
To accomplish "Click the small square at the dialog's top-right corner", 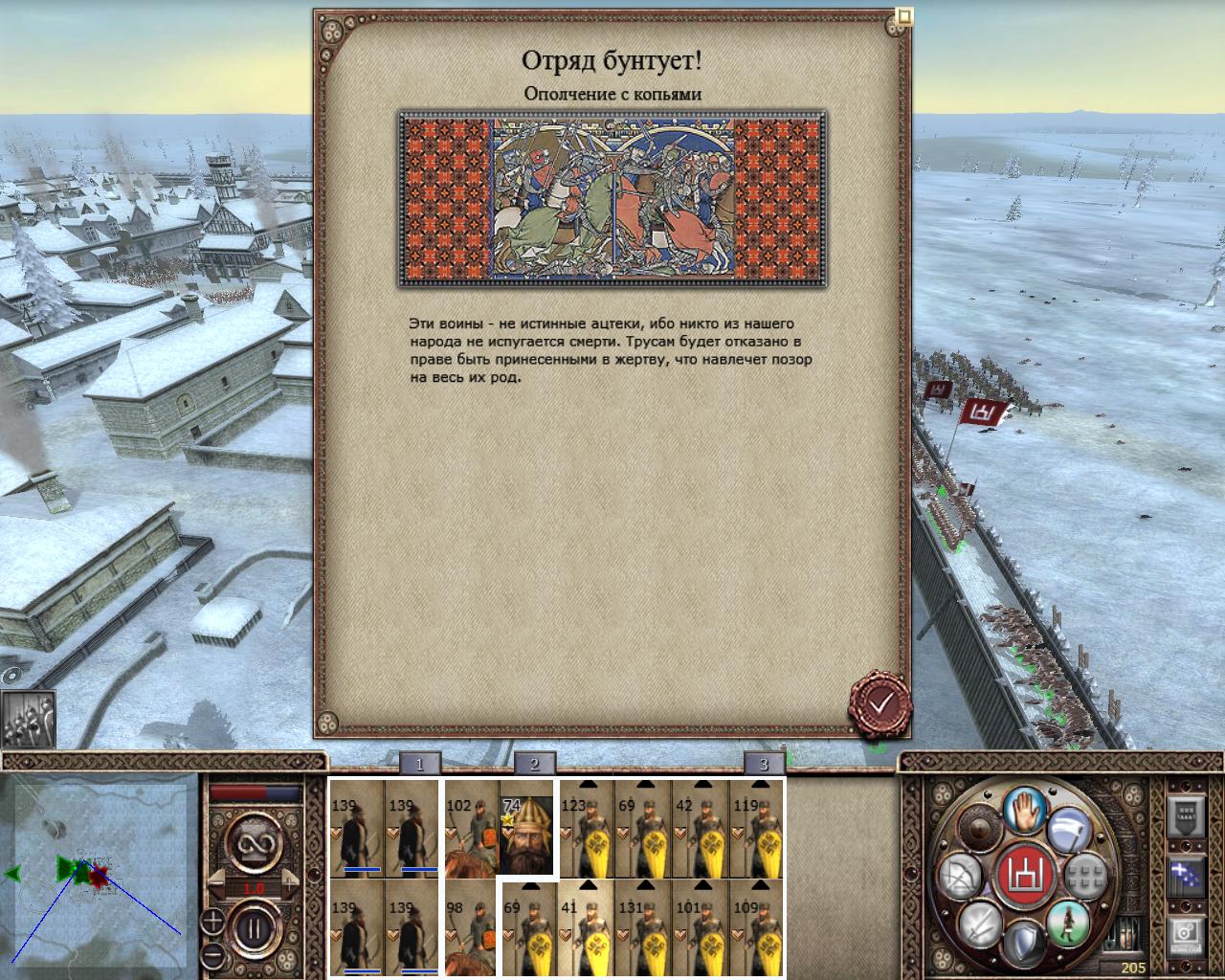I will pyautogui.click(x=903, y=15).
